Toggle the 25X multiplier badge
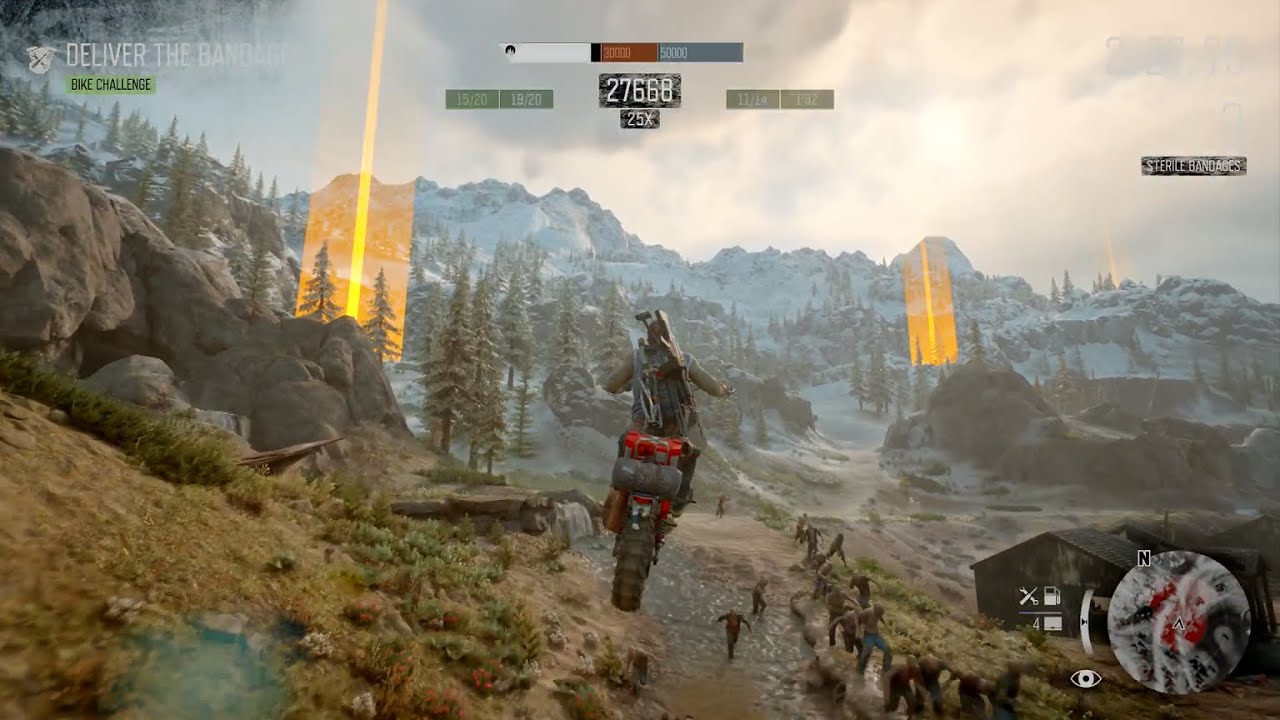This screenshot has height=720, width=1280. pos(640,118)
